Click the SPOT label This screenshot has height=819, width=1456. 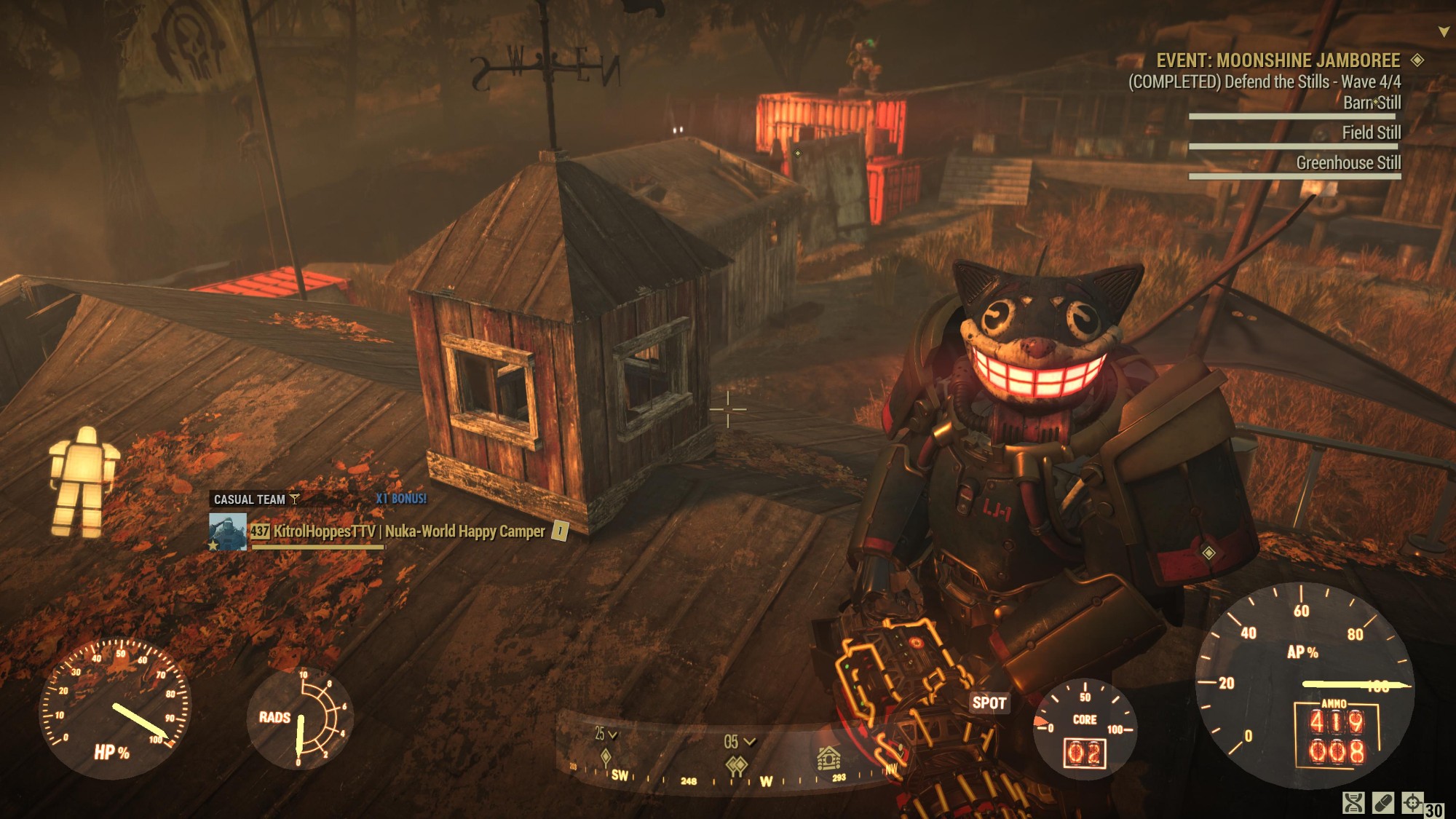pyautogui.click(x=989, y=703)
